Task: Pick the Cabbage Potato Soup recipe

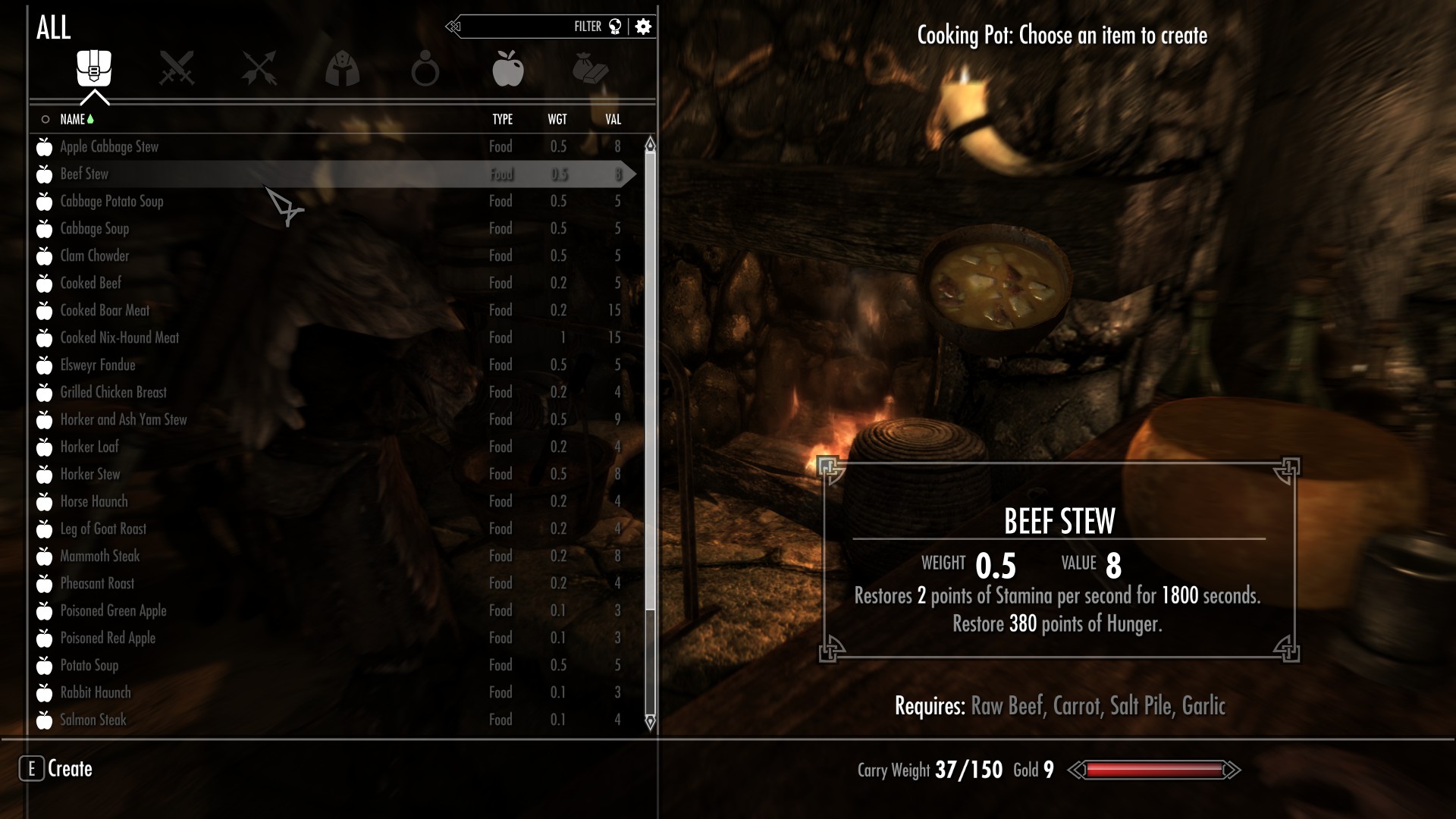Action: [x=111, y=202]
